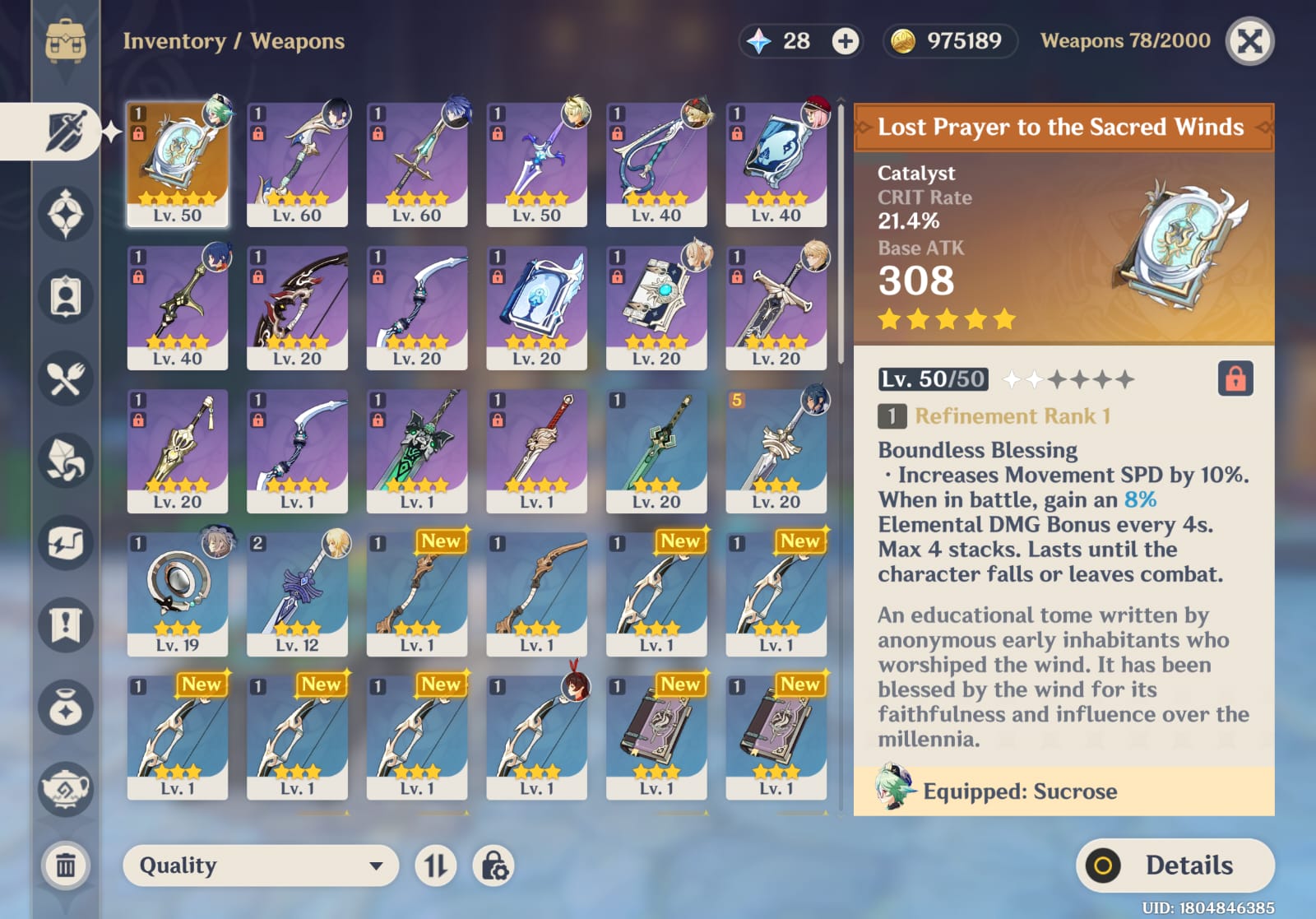Switch to the Artifacts tab
Image resolution: width=1316 pixels, height=919 pixels.
[x=66, y=214]
